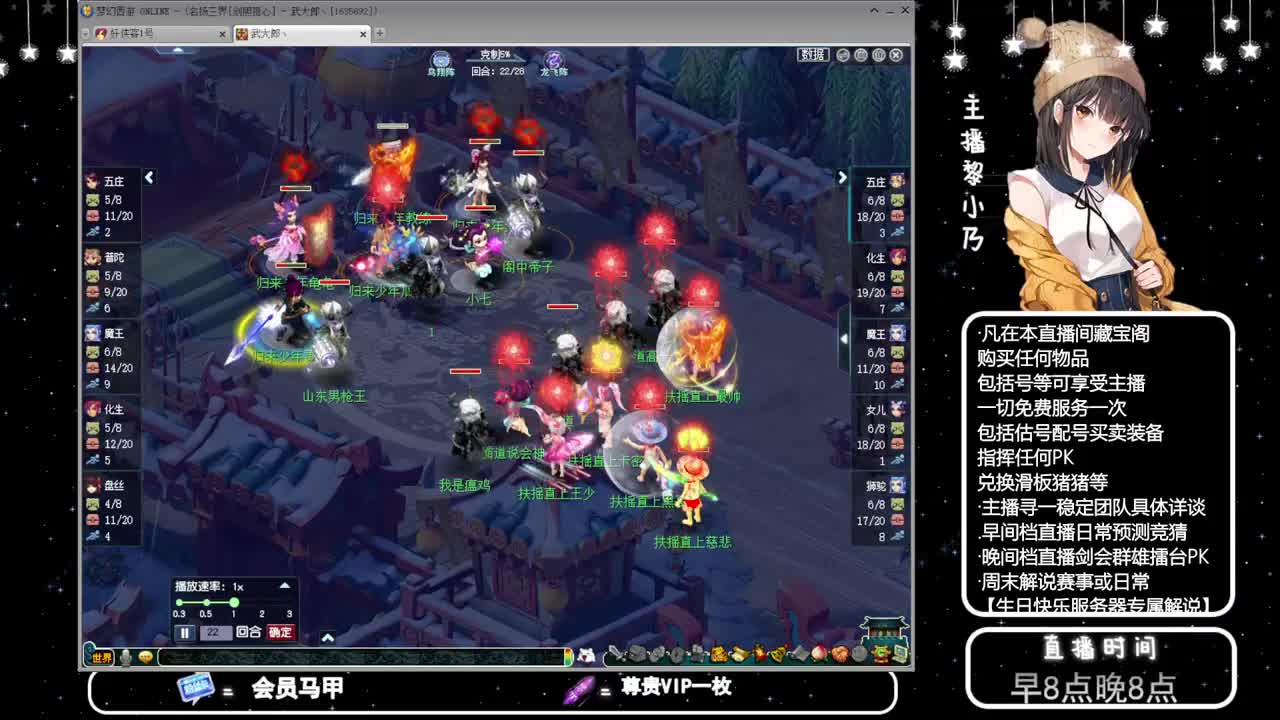Select the sword icon in the item bar
This screenshot has width=1280, height=720.
tap(618, 654)
